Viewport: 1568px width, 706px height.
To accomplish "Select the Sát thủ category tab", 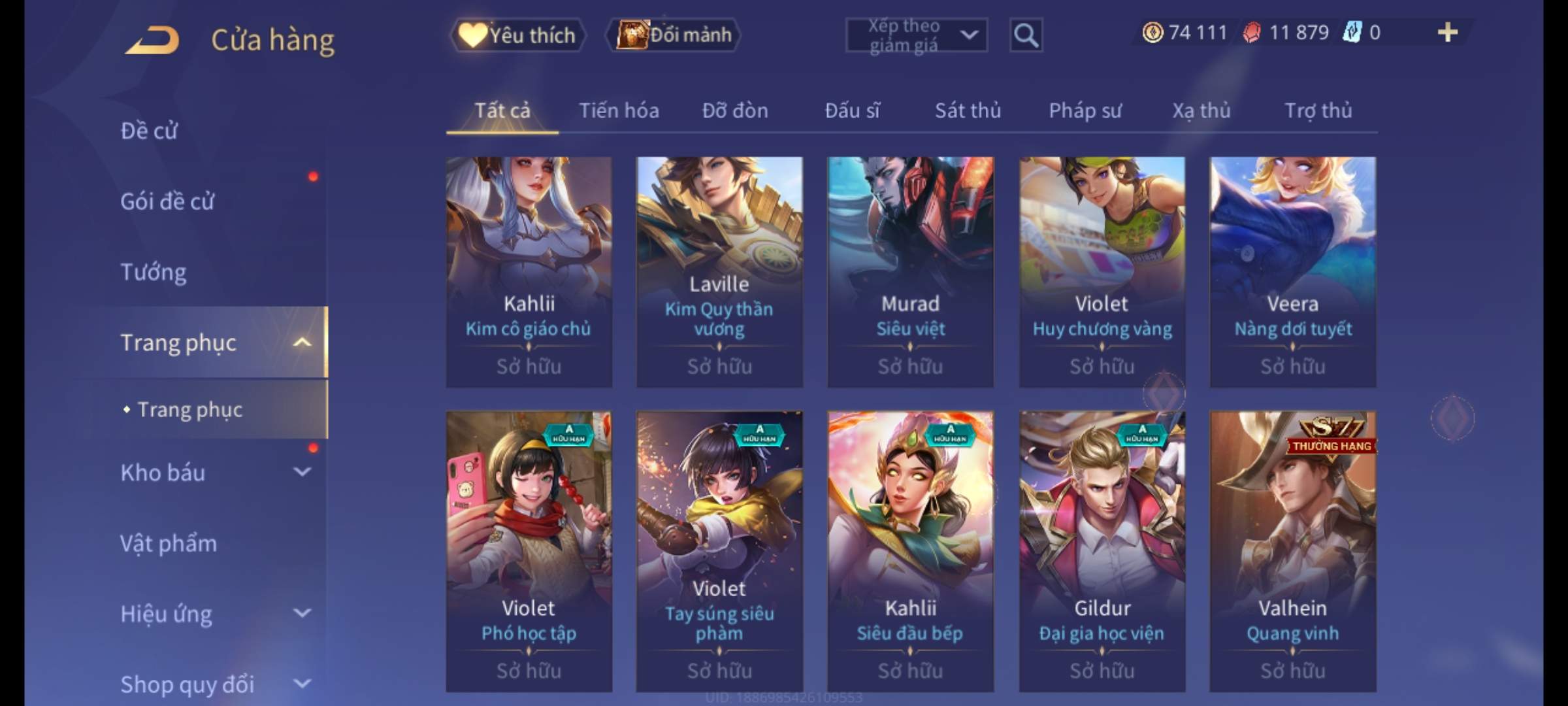I will pos(968,111).
